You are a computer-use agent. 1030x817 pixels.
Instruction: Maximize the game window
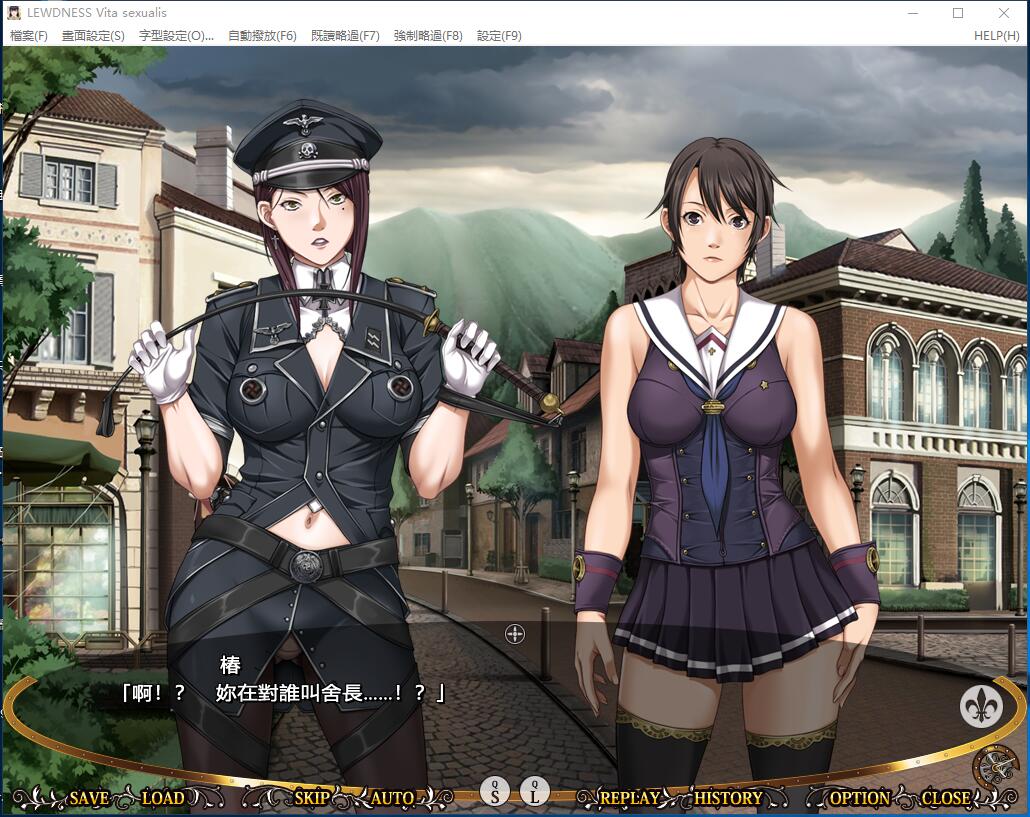click(958, 13)
